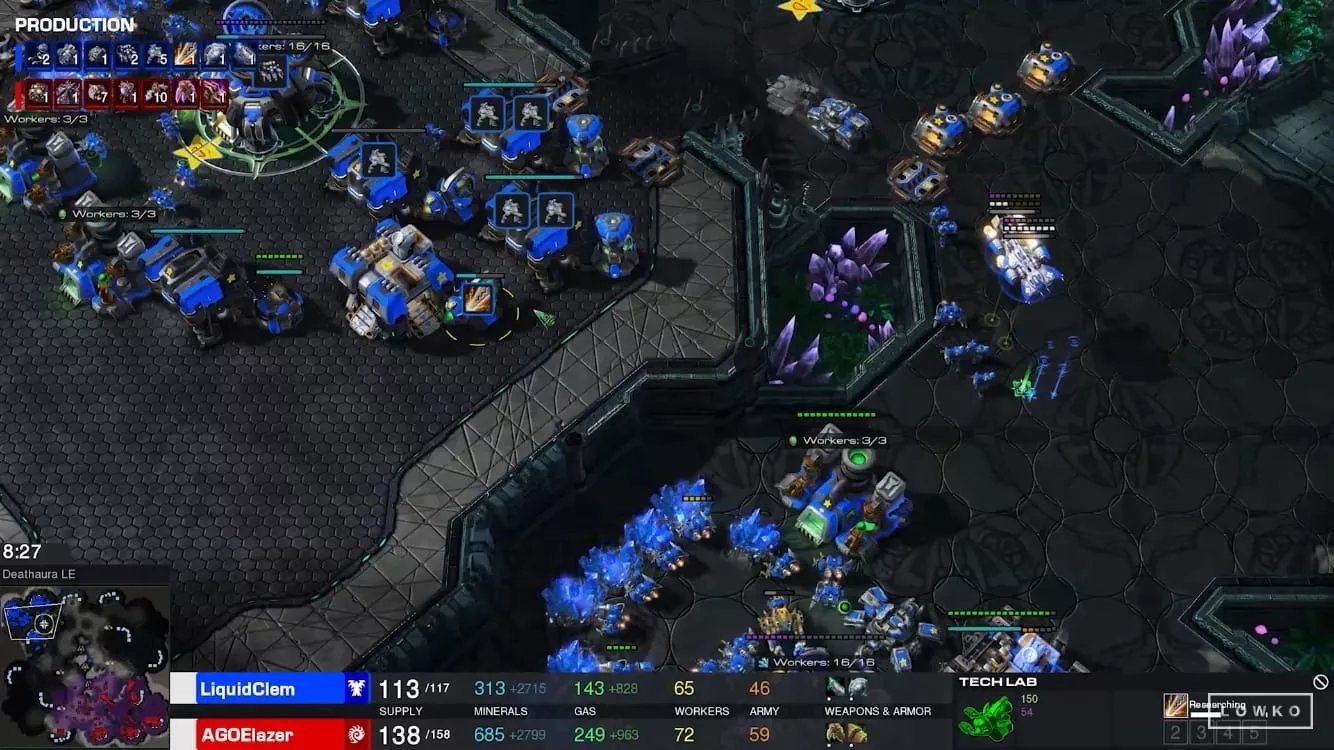Screen dimensions: 1334x750
Task: Choose command slot number 2
Action: [x=1176, y=733]
